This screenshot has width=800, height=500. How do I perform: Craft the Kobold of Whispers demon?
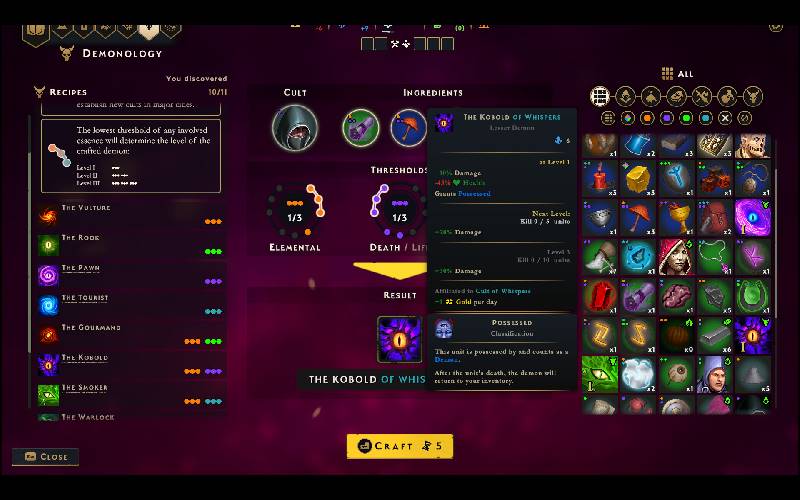tap(399, 446)
